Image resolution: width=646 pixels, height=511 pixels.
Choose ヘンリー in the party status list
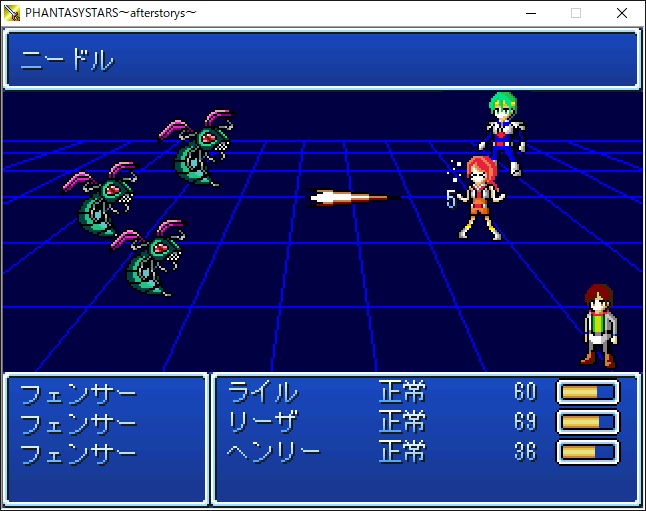pyautogui.click(x=274, y=451)
